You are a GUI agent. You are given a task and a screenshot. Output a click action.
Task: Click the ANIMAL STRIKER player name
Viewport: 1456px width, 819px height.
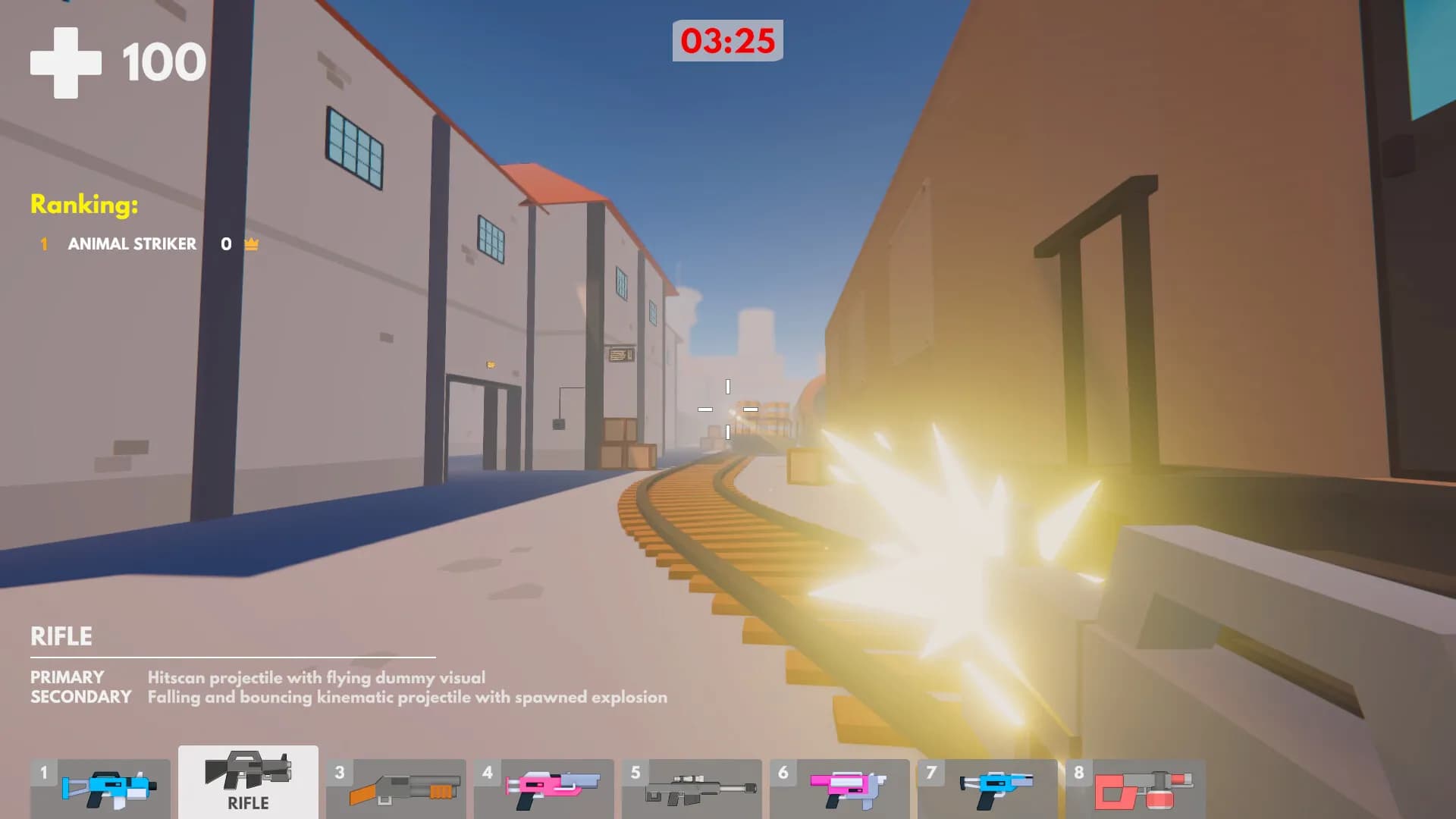click(x=133, y=244)
